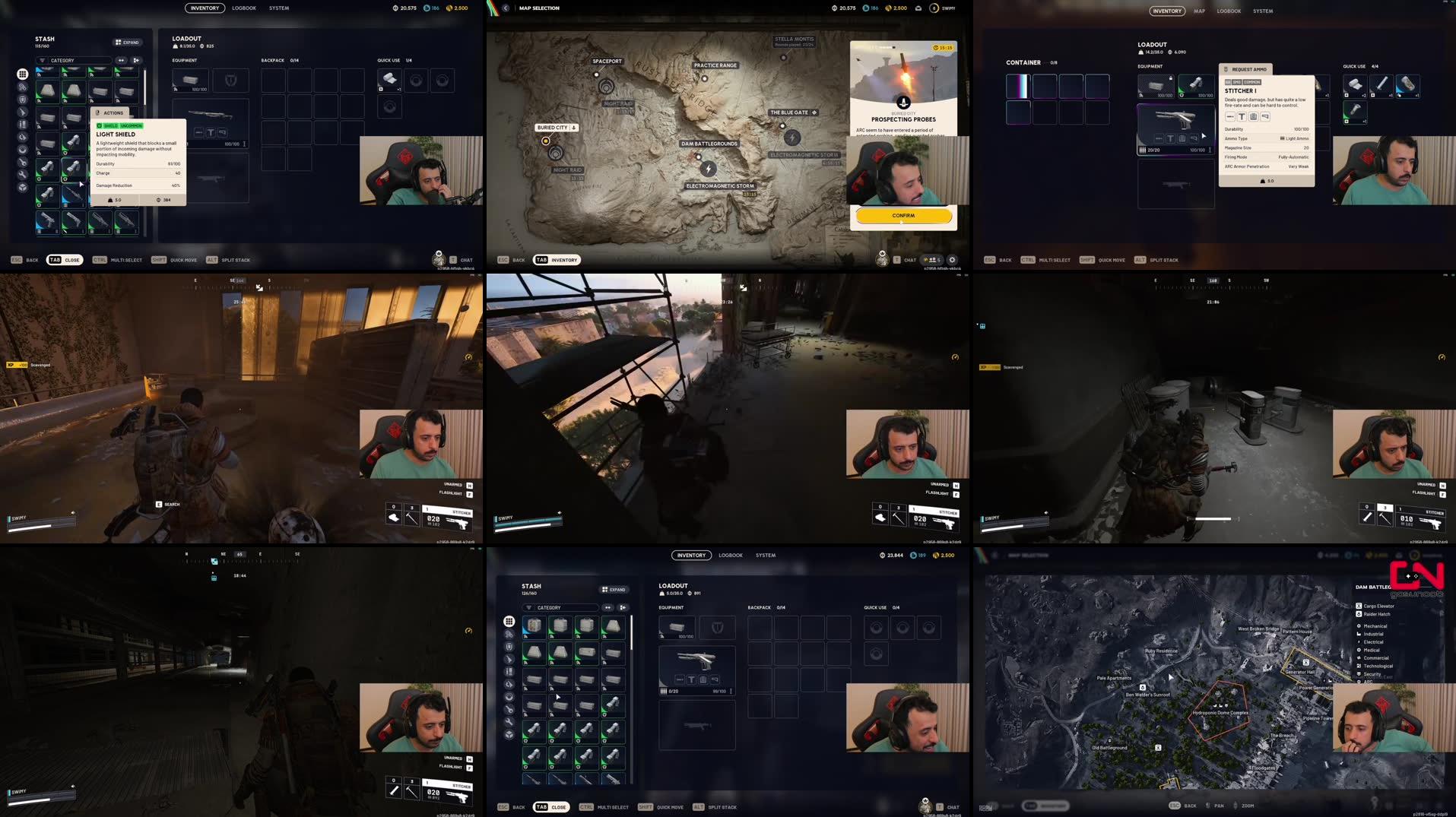Image resolution: width=1456 pixels, height=817 pixels.
Task: Open the System menu from the top navigation
Action: pos(278,8)
